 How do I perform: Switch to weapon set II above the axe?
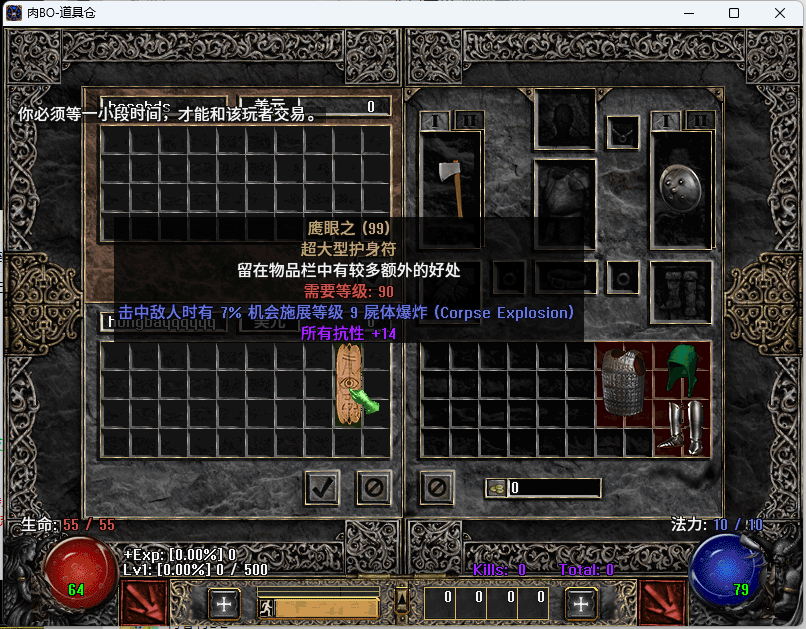(x=469, y=121)
